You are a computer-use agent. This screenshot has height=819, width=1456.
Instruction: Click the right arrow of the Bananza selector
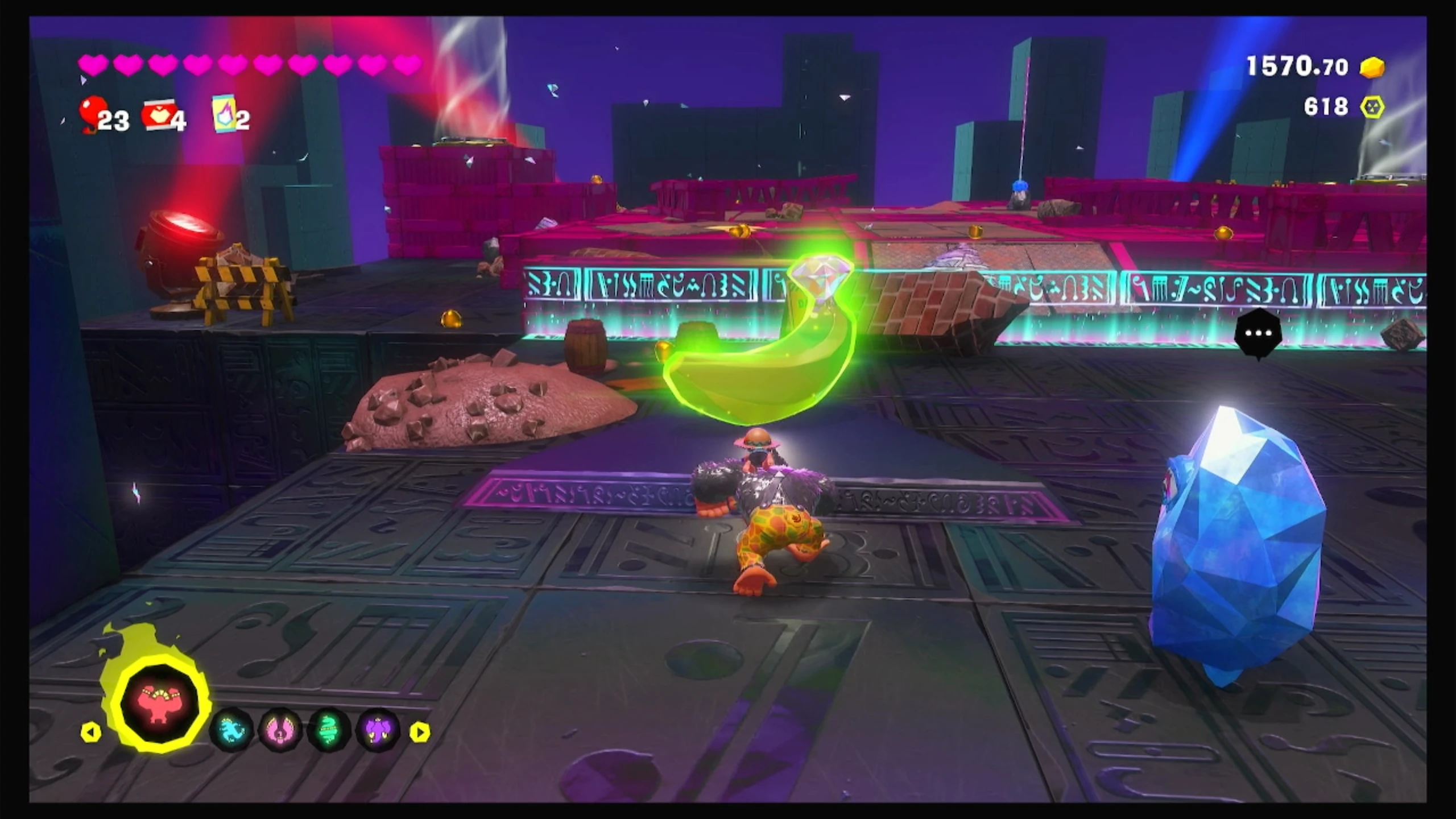(x=420, y=732)
